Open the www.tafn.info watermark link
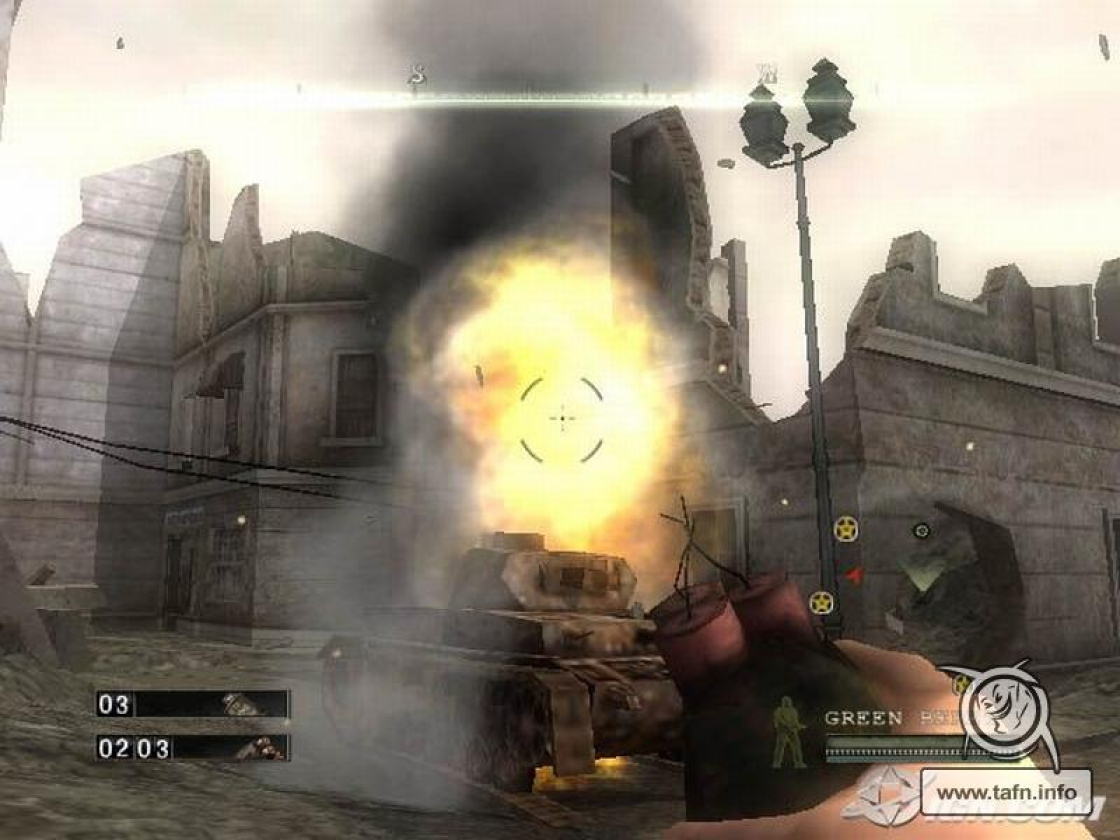This screenshot has width=1120, height=840. tap(1005, 792)
